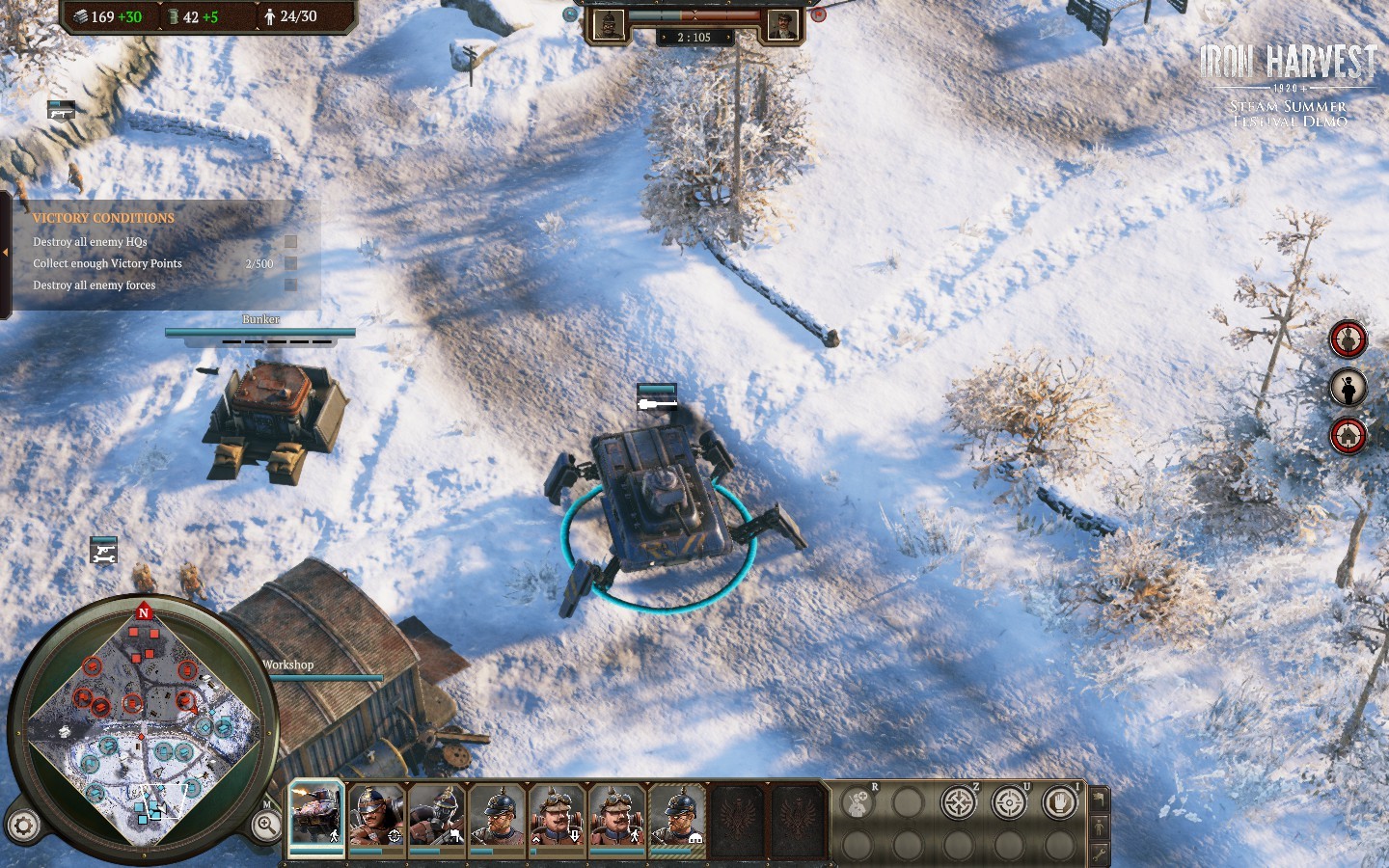Activate the open-palm stop command
Viewport: 1389px width, 868px height.
click(1059, 802)
